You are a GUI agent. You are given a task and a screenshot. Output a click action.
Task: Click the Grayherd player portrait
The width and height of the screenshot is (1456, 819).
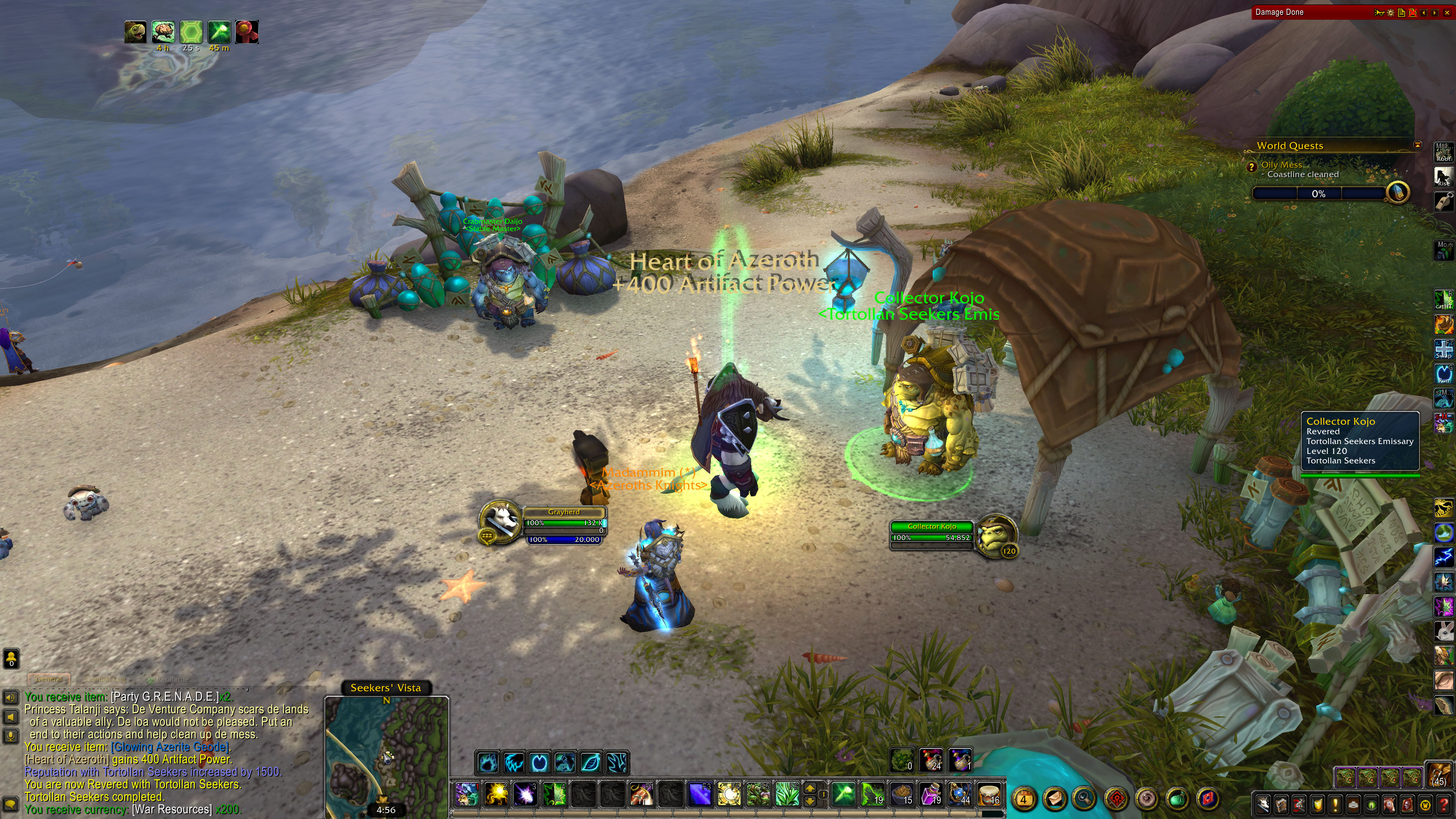point(500,521)
